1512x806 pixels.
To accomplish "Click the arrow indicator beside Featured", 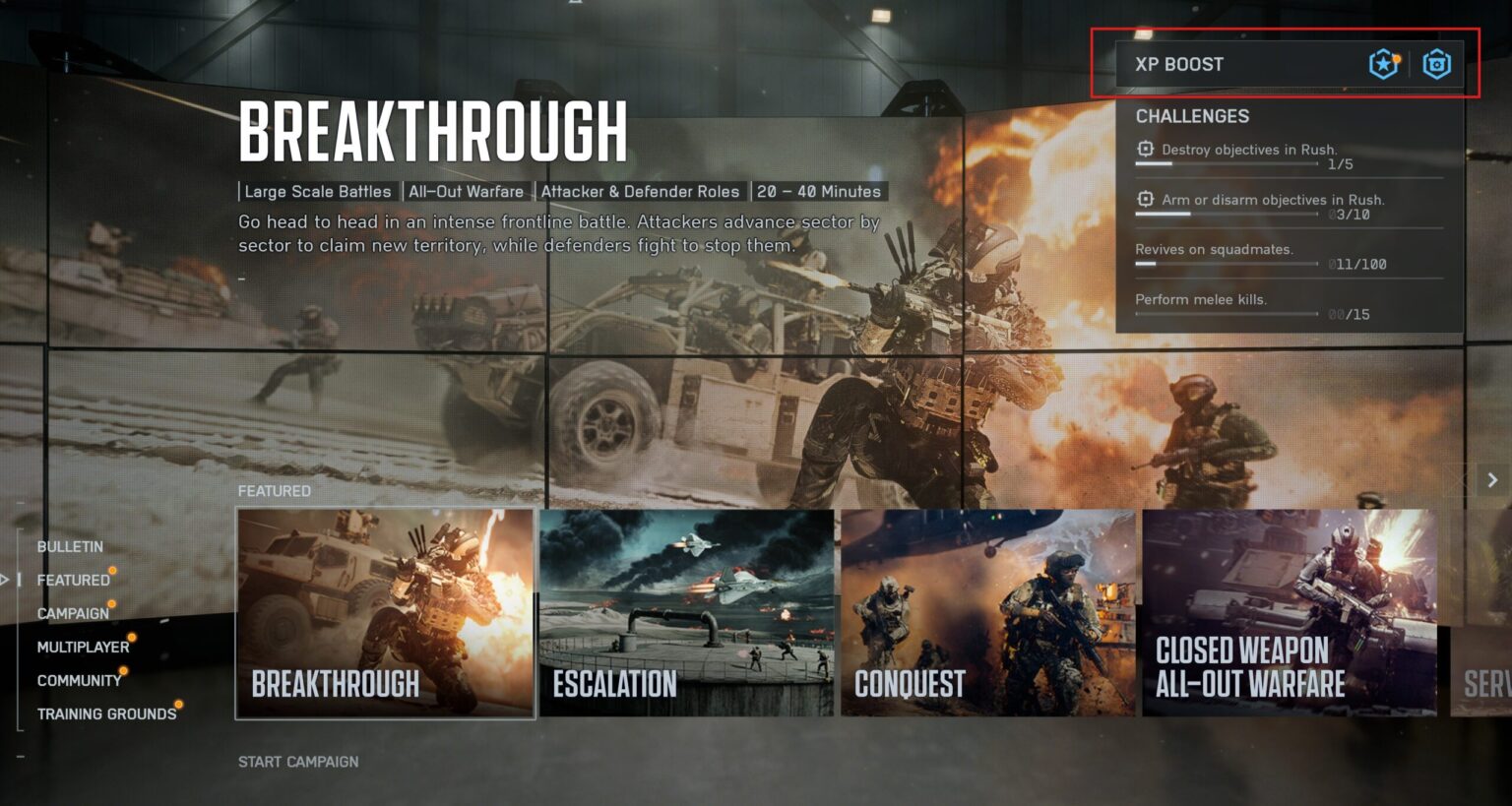I will tap(4, 580).
